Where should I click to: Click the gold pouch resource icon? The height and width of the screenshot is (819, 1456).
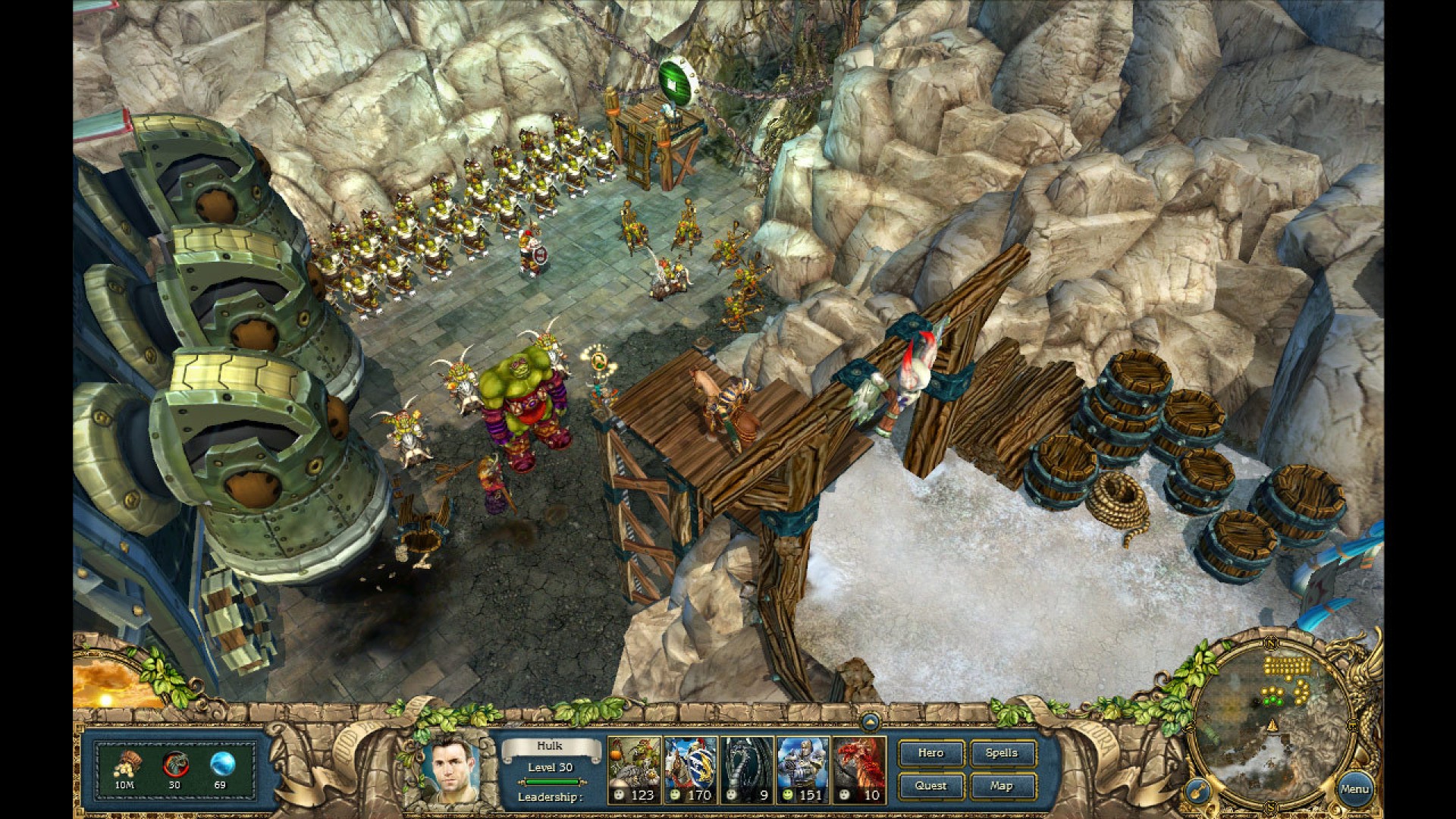(x=127, y=764)
